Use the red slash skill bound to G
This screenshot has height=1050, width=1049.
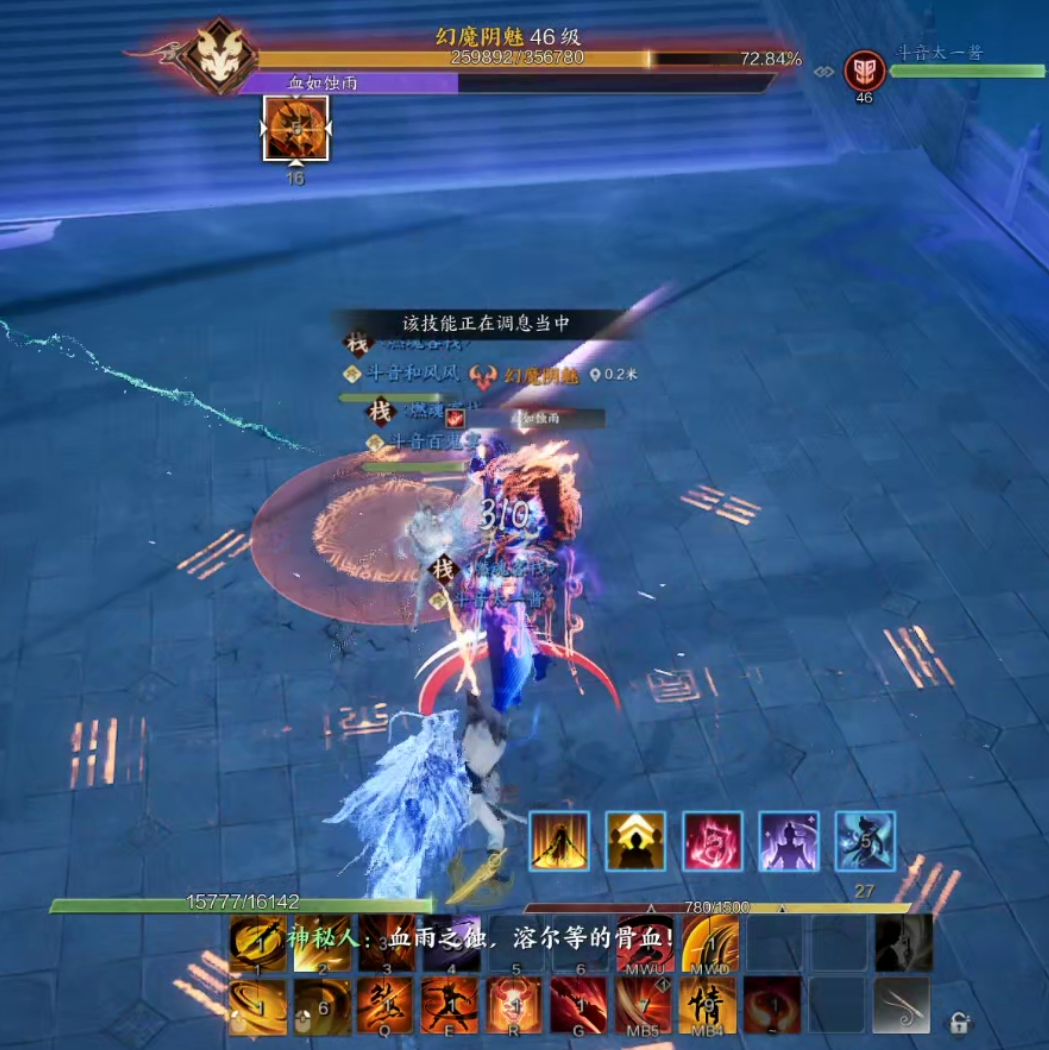point(578,1004)
